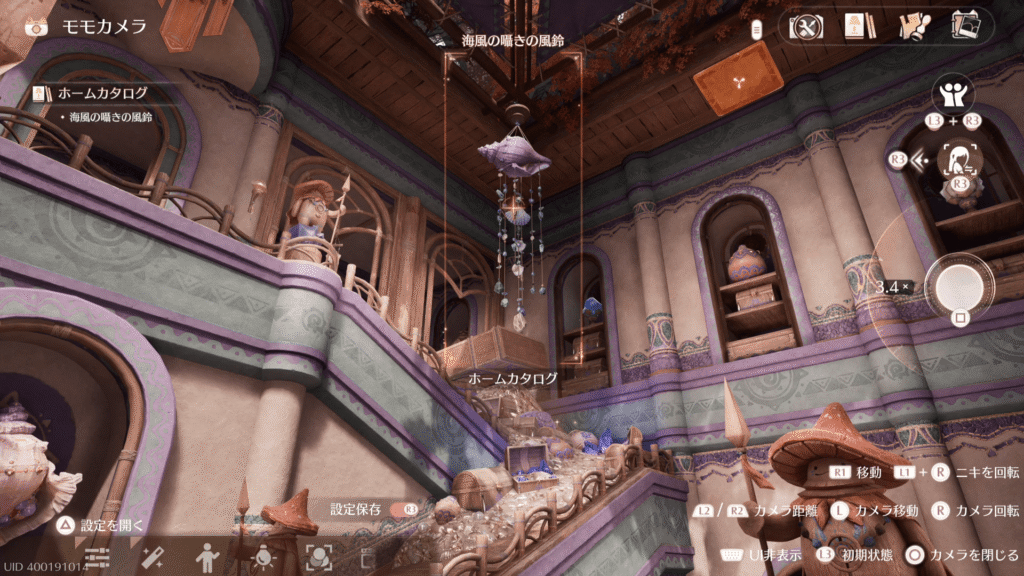
Task: Switch to the magic wand effects tab
Action: click(x=152, y=555)
